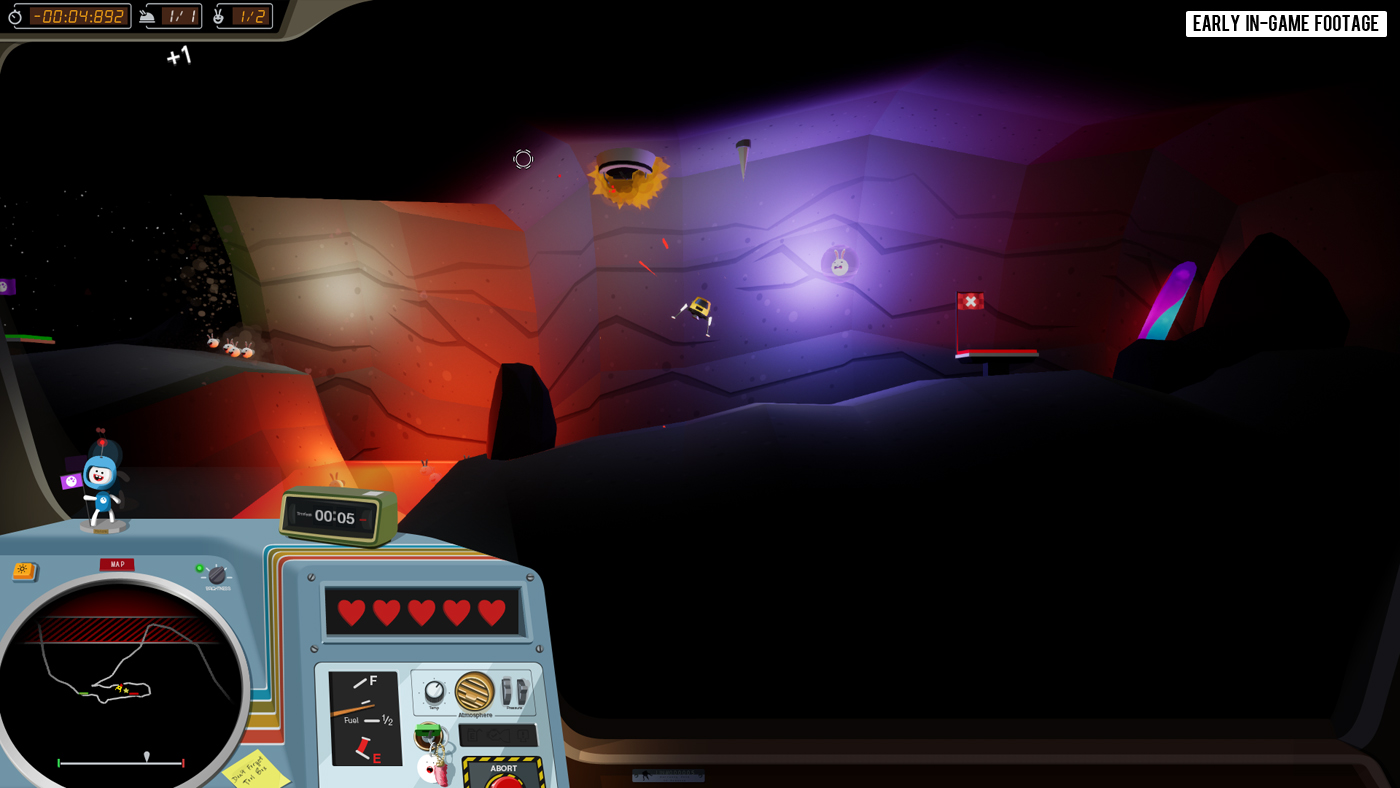Adjust the Temp dial
The width and height of the screenshot is (1400, 788).
click(x=434, y=692)
